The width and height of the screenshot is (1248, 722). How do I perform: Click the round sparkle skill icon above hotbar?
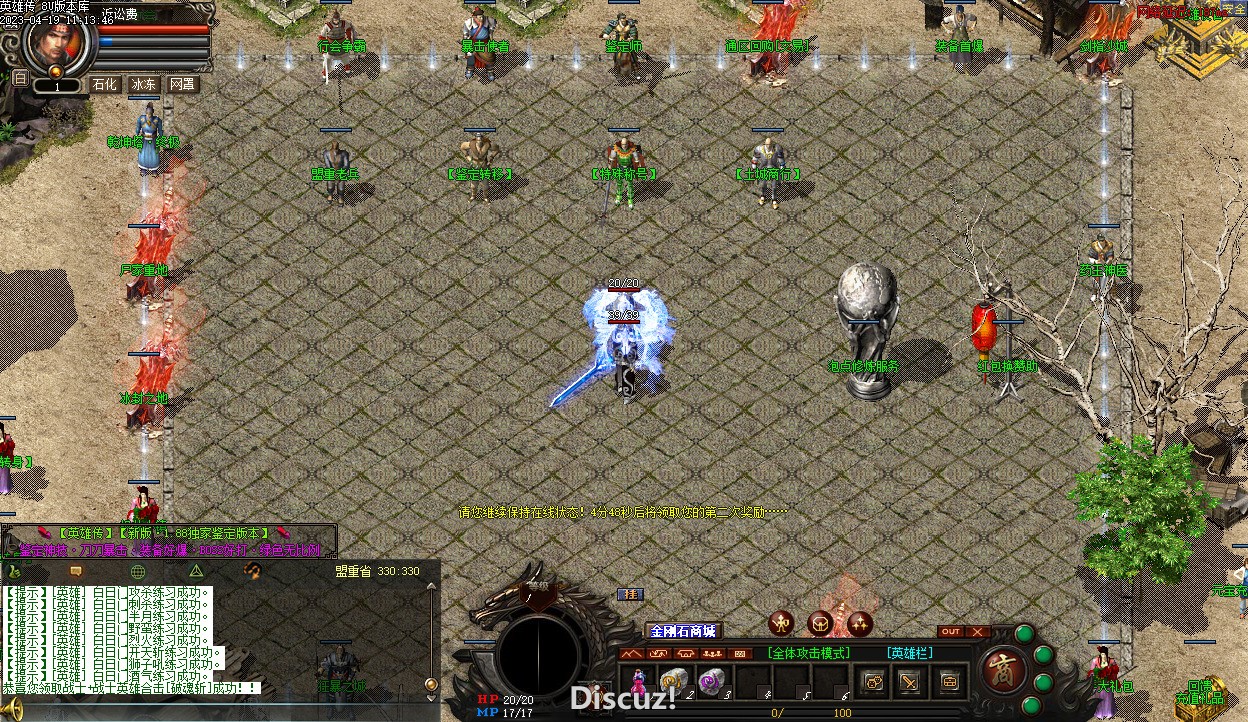tap(860, 624)
